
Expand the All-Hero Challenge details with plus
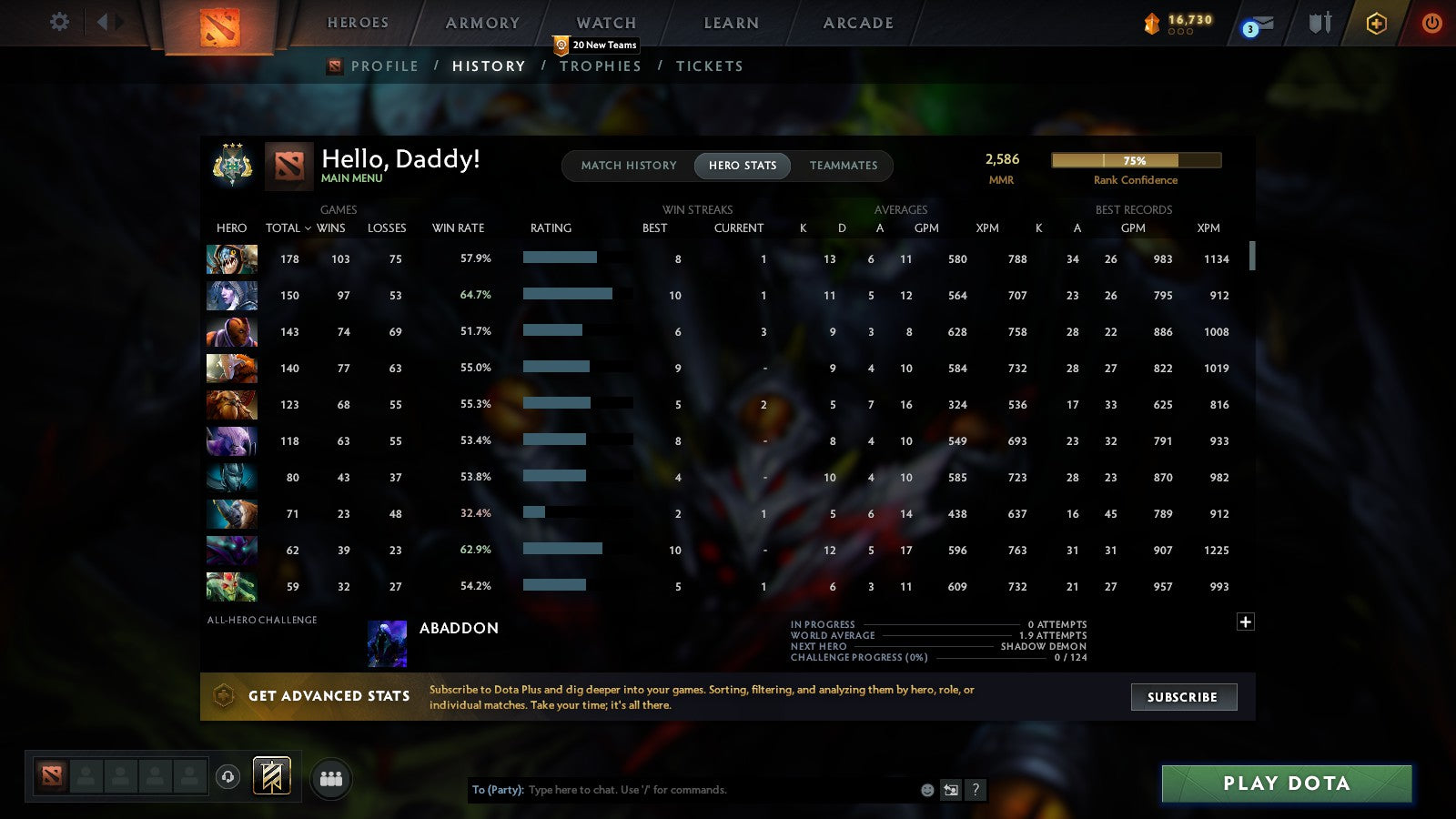[x=1245, y=621]
